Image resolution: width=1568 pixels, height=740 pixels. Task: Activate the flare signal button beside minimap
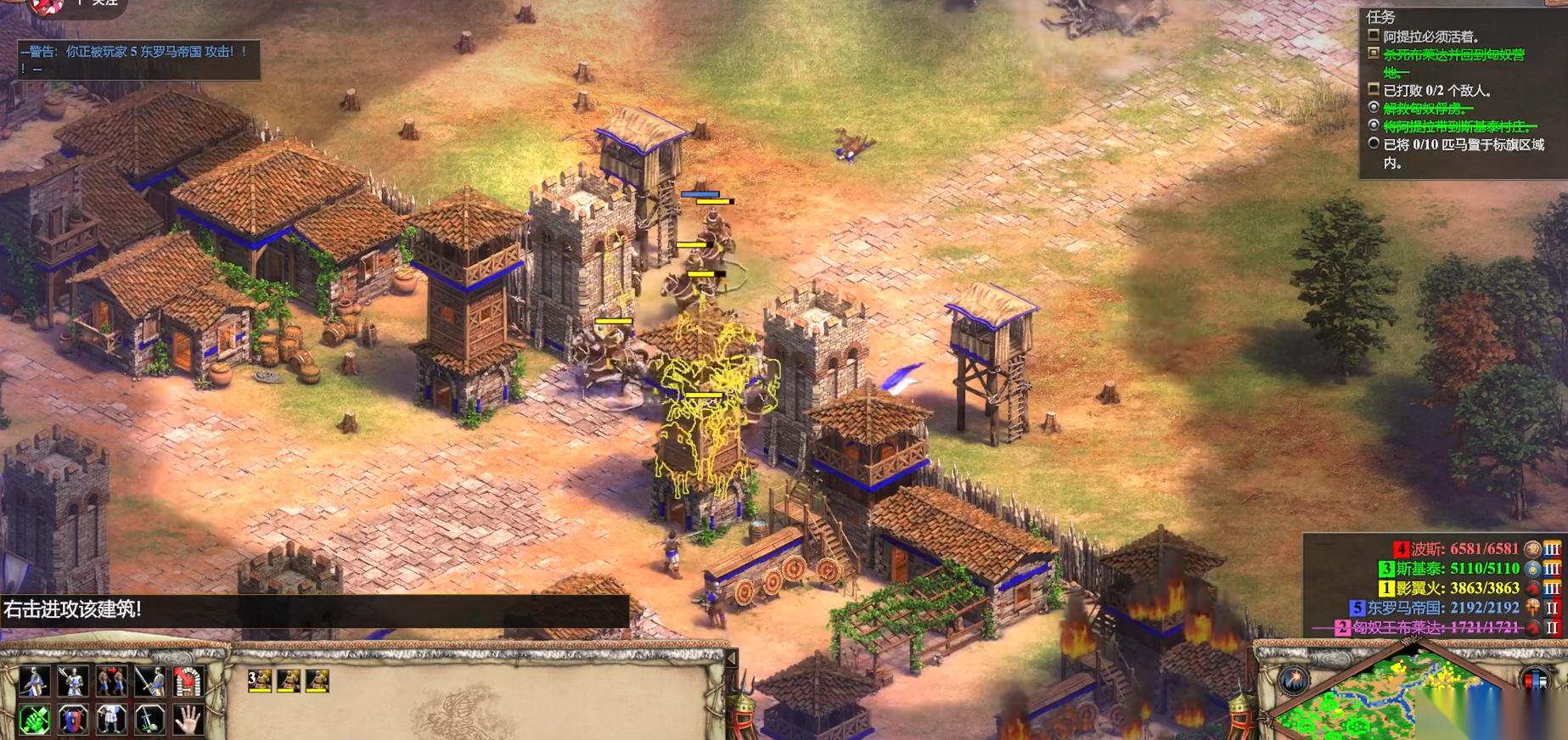[1295, 679]
